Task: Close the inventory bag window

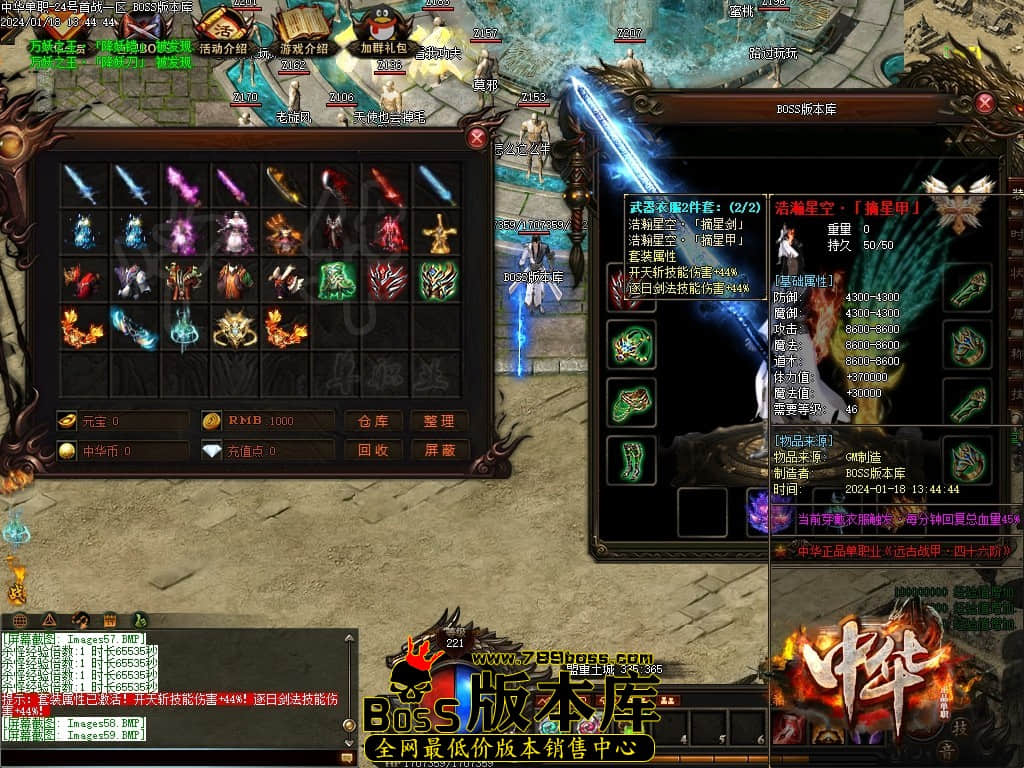Action: click(x=477, y=138)
